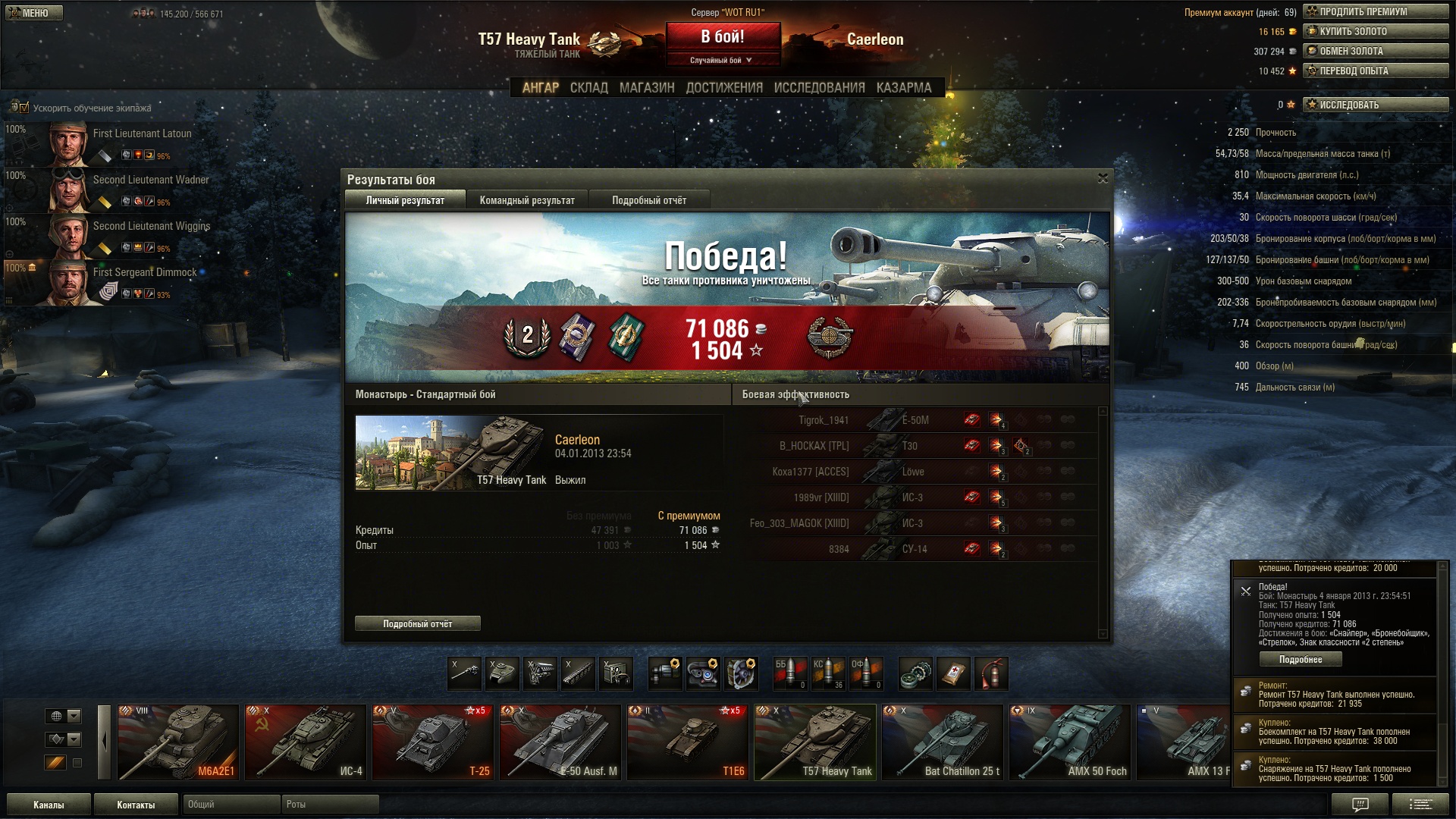The image size is (1456, 819).
Task: Close the battle results window
Action: pyautogui.click(x=1103, y=178)
